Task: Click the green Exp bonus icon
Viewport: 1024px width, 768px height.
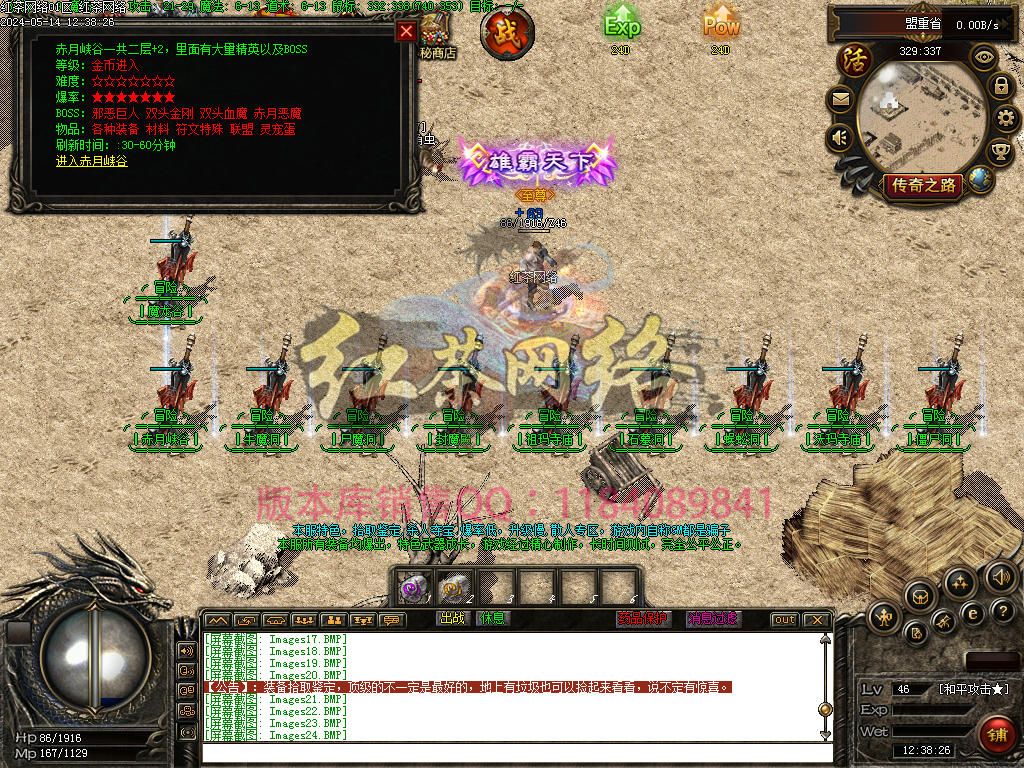Action: click(621, 24)
